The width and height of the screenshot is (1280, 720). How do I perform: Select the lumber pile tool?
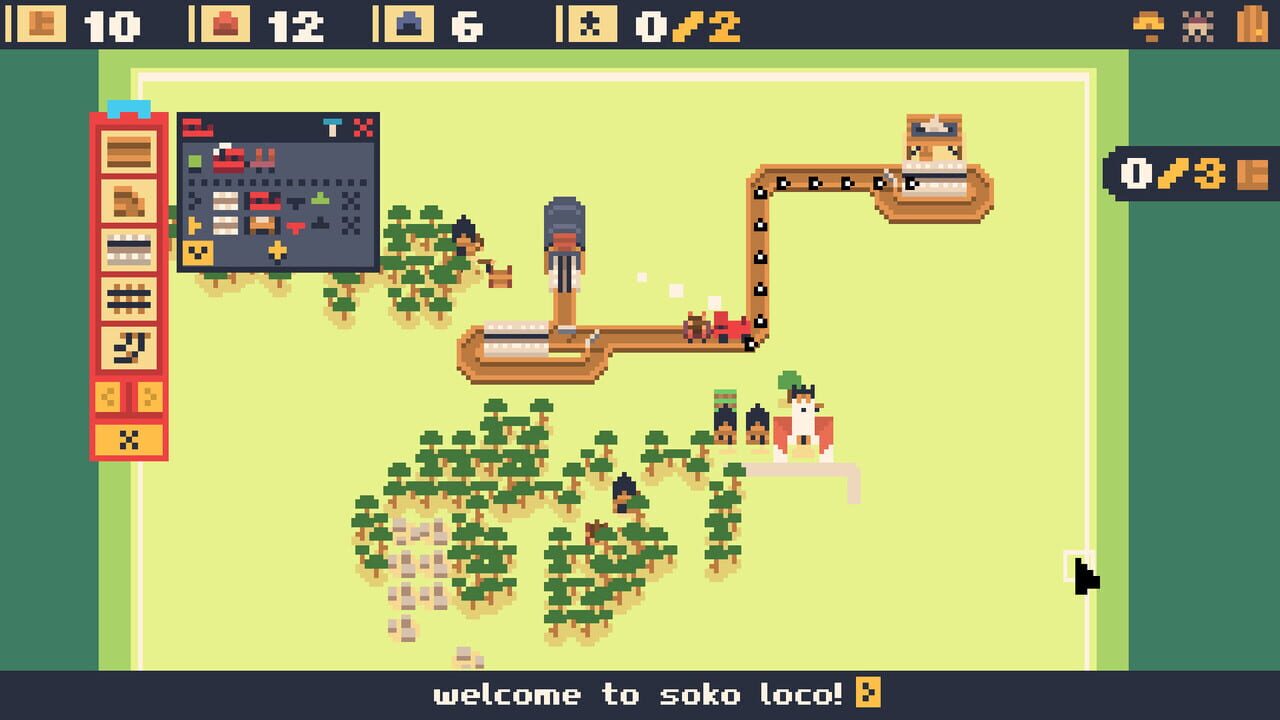pos(127,202)
